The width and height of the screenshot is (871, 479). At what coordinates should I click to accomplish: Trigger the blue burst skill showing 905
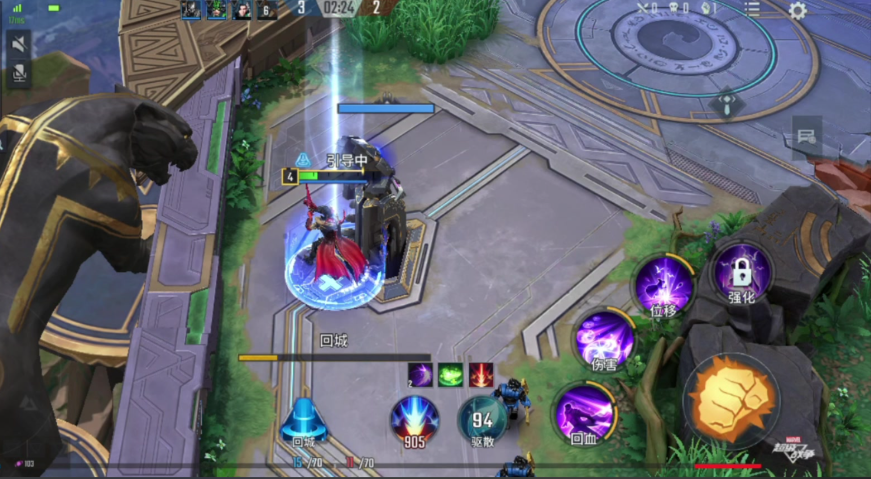tap(414, 420)
